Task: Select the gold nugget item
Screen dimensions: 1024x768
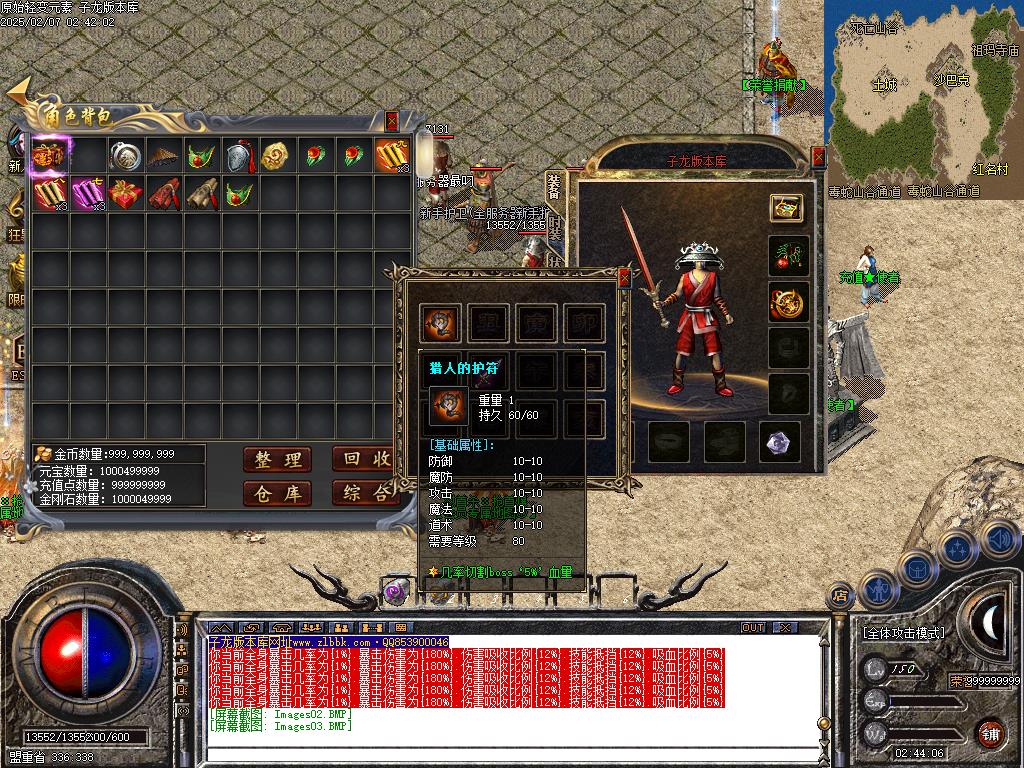Action: pyautogui.click(x=277, y=156)
